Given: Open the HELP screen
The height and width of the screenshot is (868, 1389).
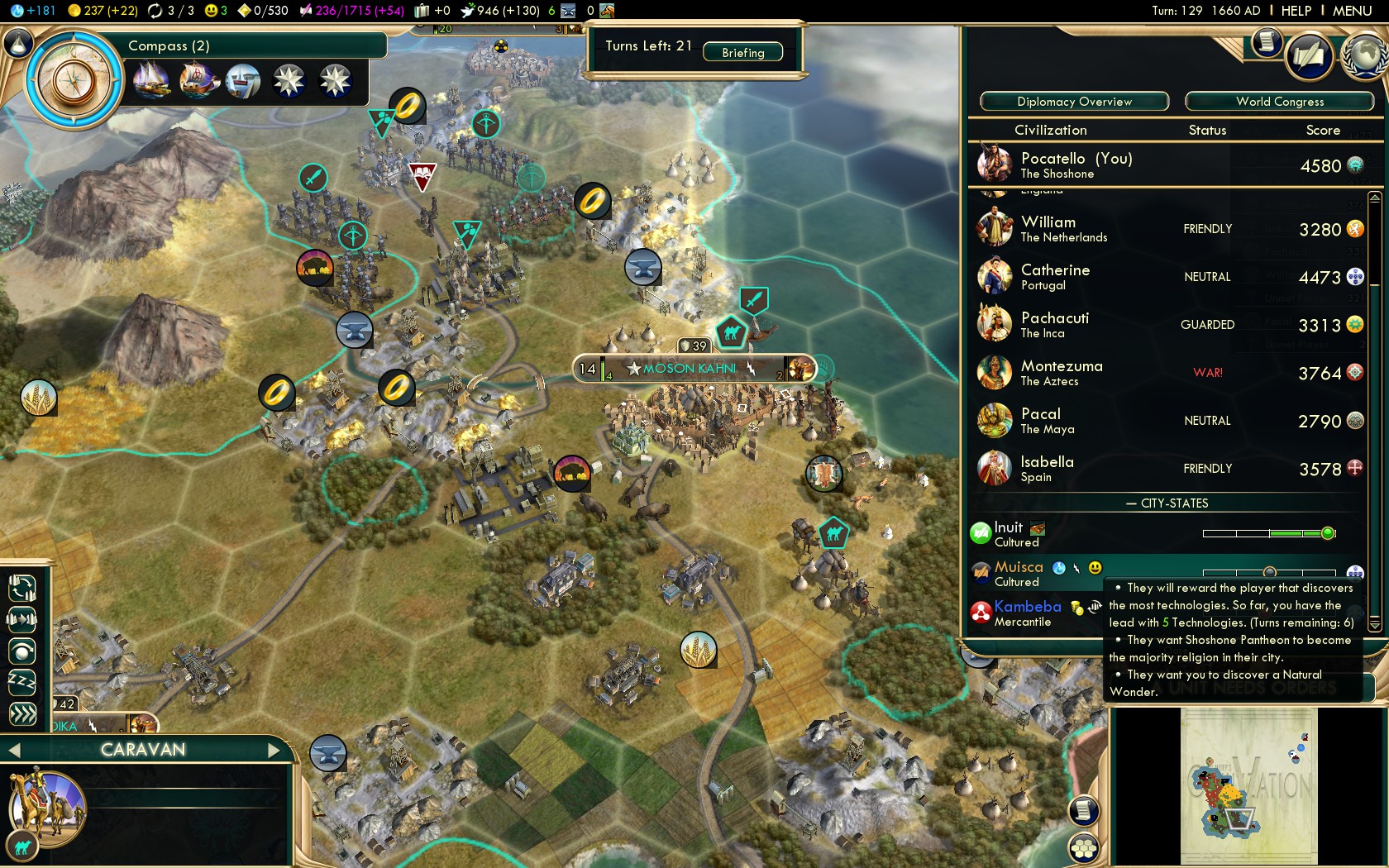Looking at the screenshot, I should point(1296,11).
